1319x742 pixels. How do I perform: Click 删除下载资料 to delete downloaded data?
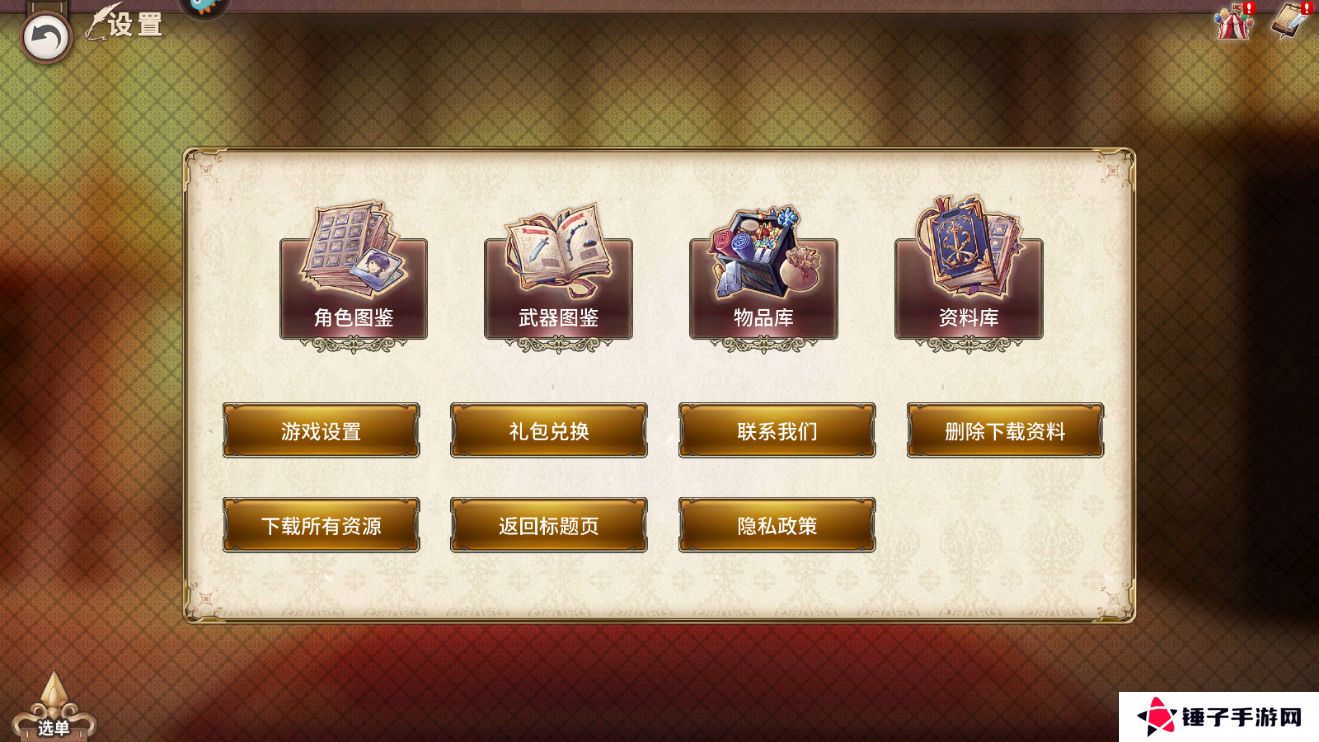(x=1006, y=430)
